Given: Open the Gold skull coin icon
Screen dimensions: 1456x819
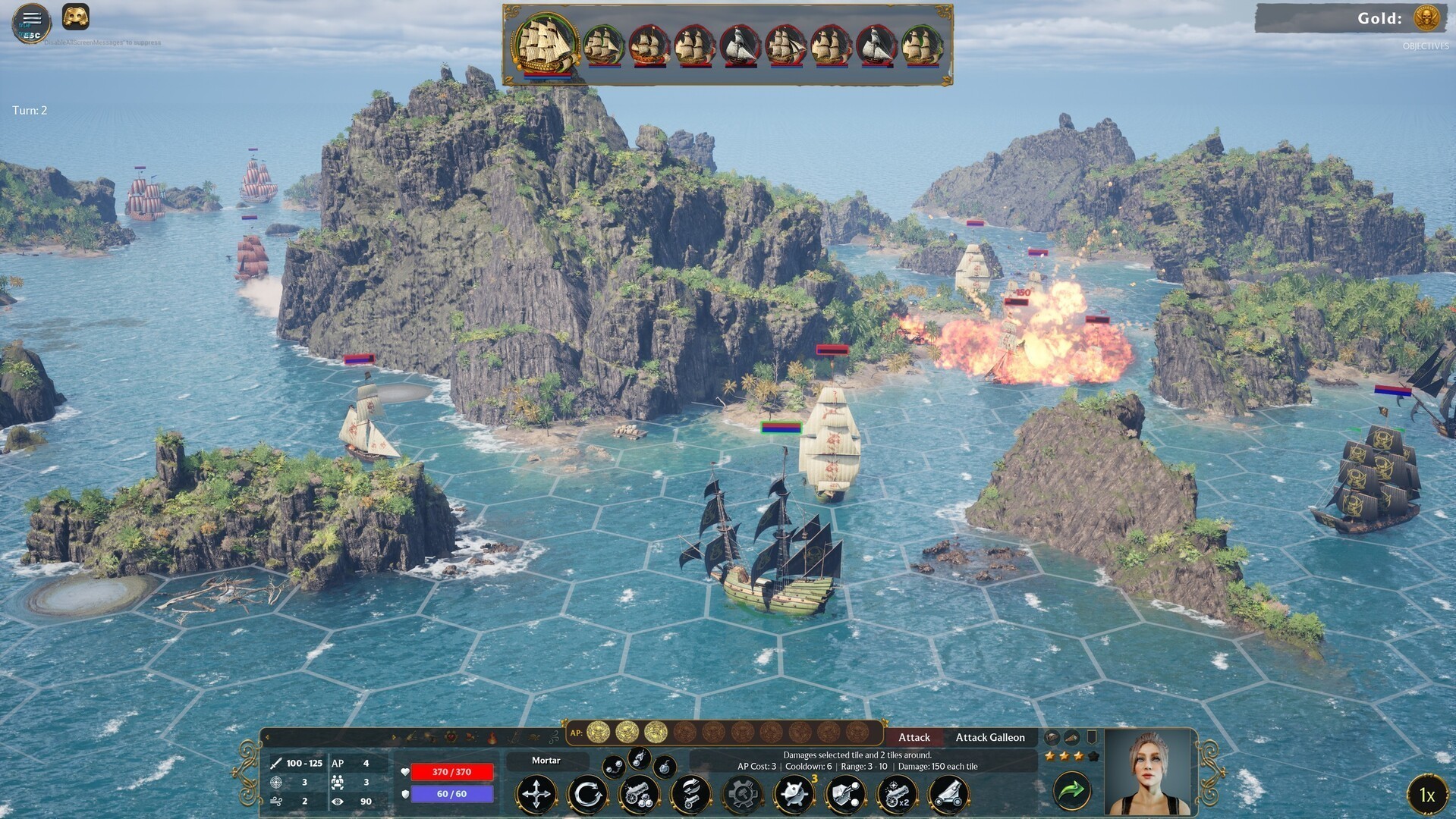Looking at the screenshot, I should [x=1427, y=18].
